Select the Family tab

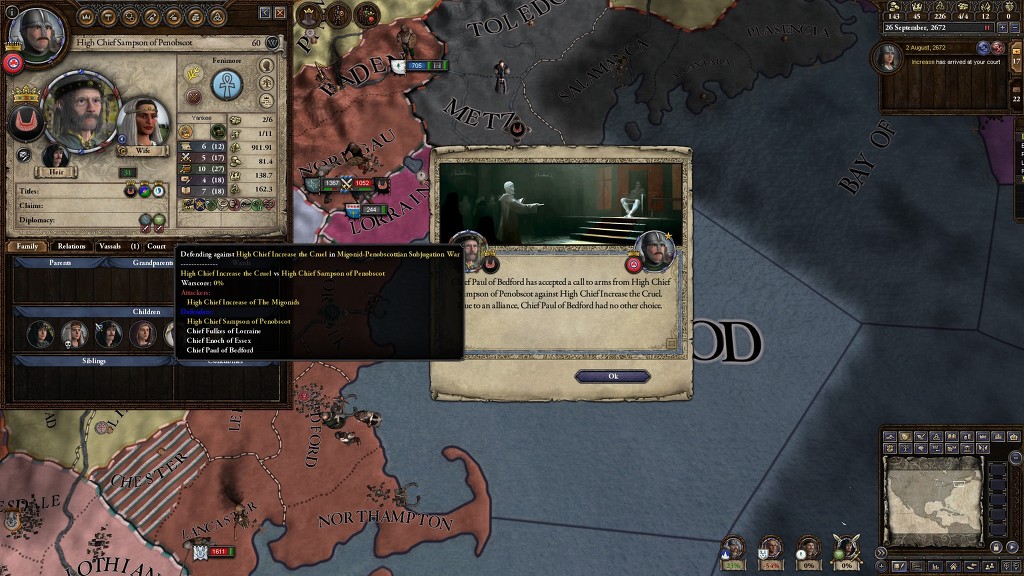(27, 246)
